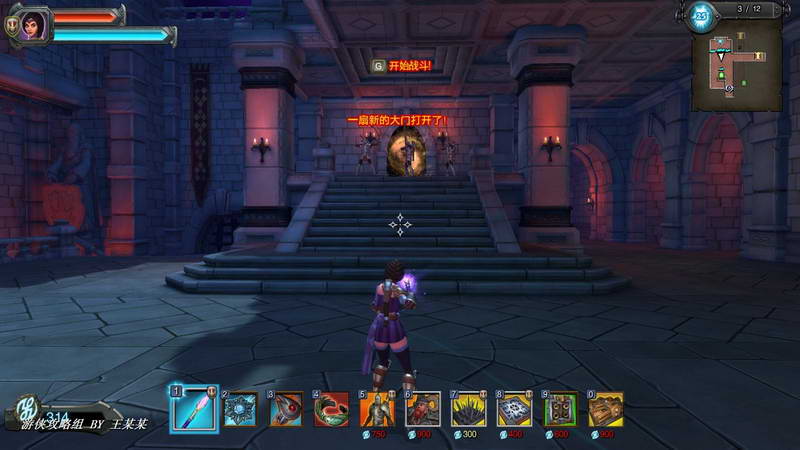This screenshot has height=450, width=800.
Task: Select the green and red trinket in slot 4
Action: coord(332,409)
